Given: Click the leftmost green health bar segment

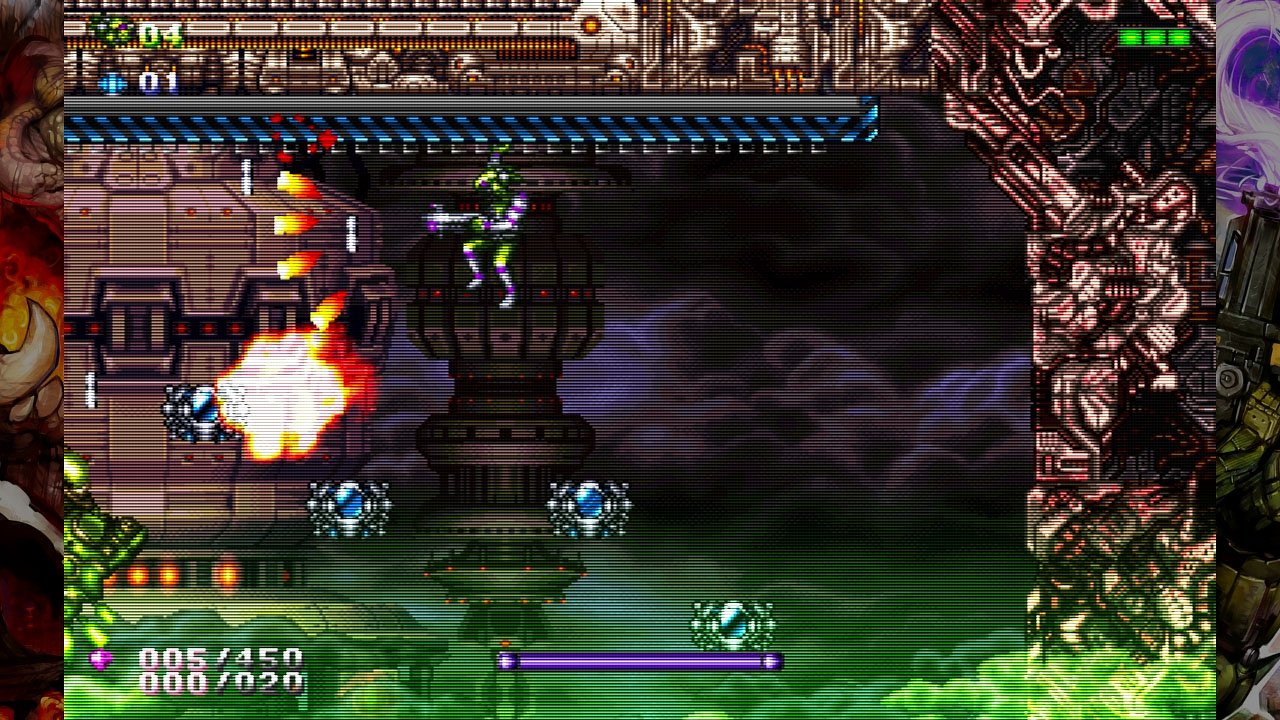Looking at the screenshot, I should [1130, 37].
